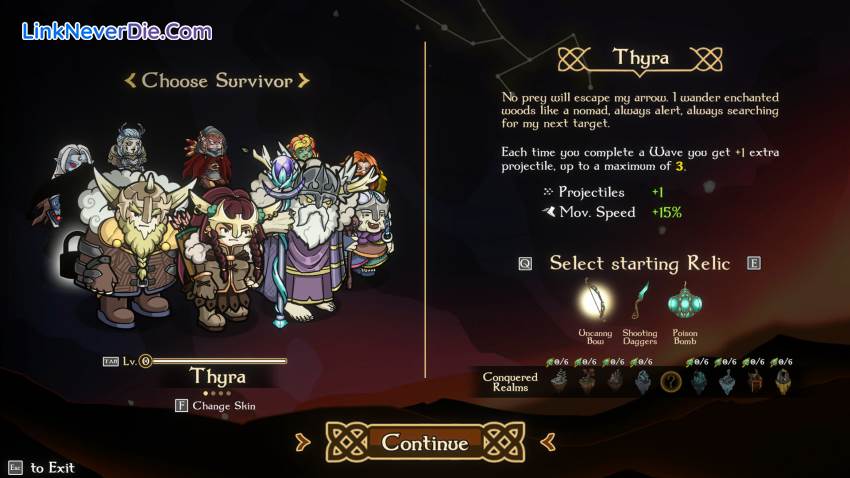The image size is (850, 478).
Task: Cycle to the next survivor with right arrow
Action: pyautogui.click(x=304, y=81)
